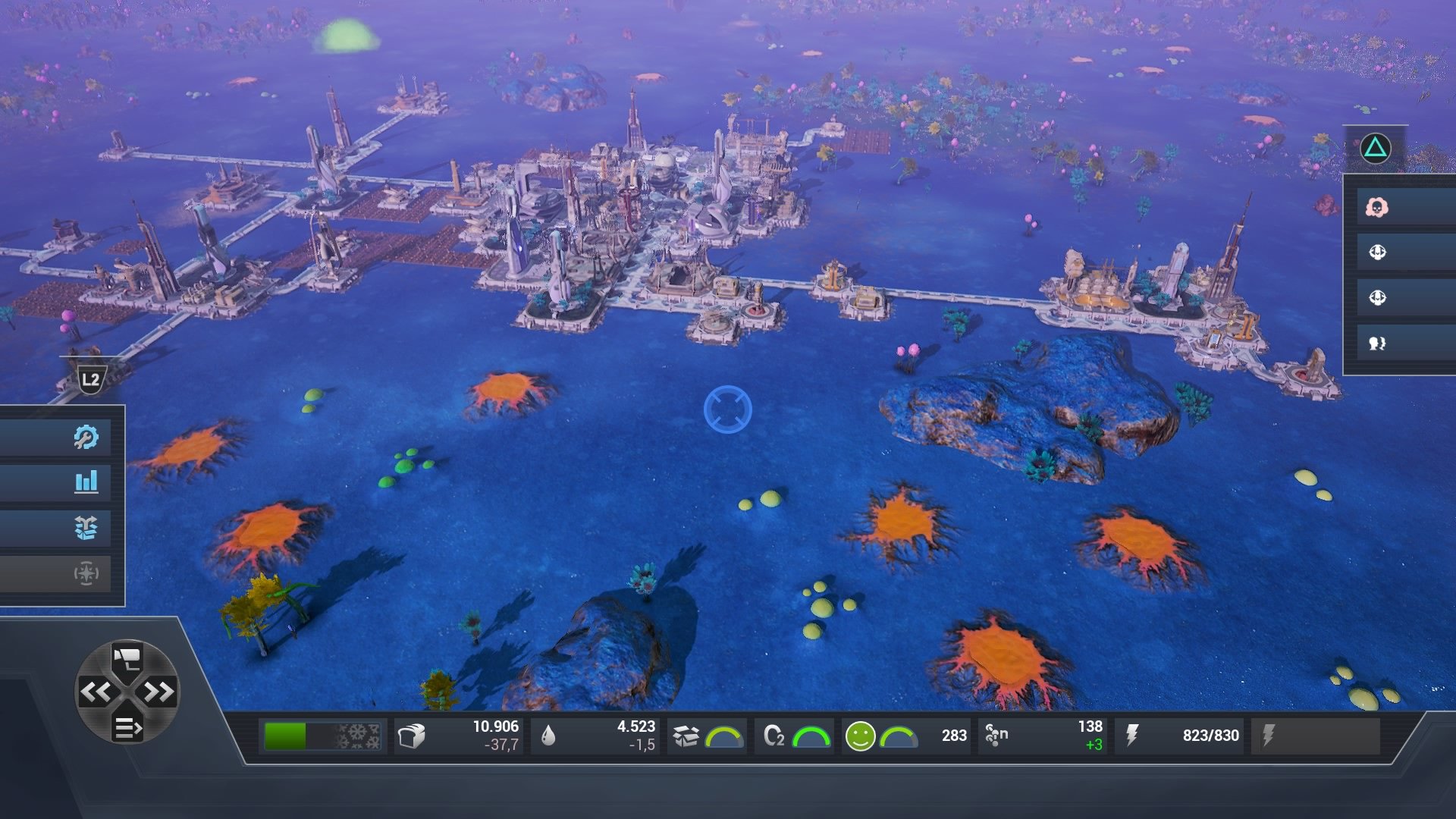This screenshot has width=1456, height=819.
Task: Open the trade shipment box icon
Action: point(86,528)
